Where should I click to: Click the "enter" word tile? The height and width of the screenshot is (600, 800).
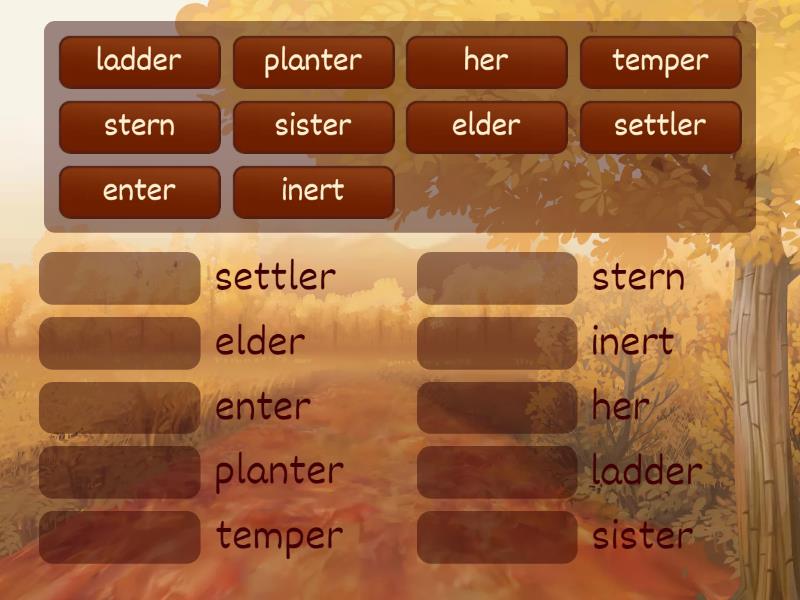[x=139, y=192]
